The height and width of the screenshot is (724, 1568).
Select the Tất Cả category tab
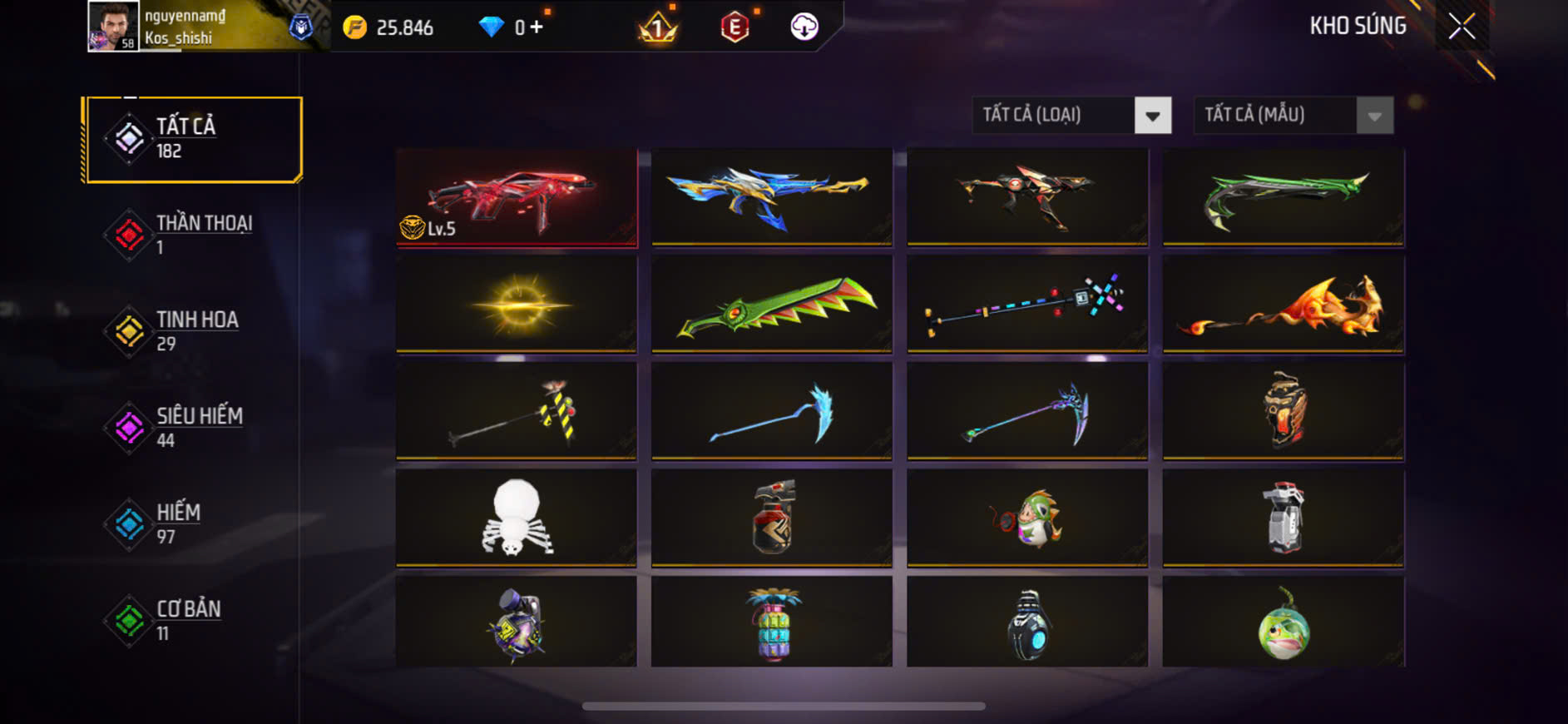tap(193, 139)
